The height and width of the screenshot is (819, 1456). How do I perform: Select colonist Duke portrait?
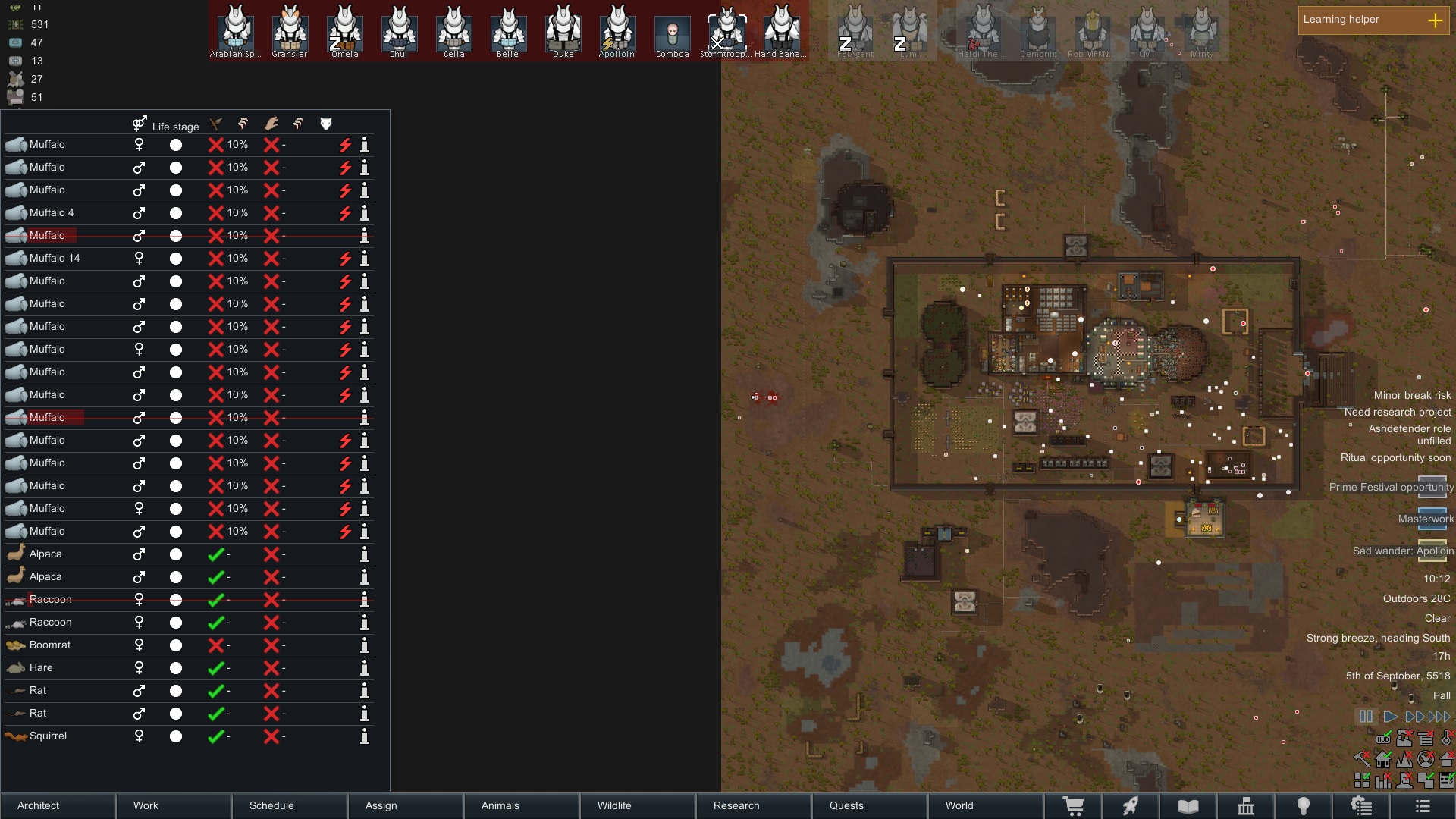point(563,30)
